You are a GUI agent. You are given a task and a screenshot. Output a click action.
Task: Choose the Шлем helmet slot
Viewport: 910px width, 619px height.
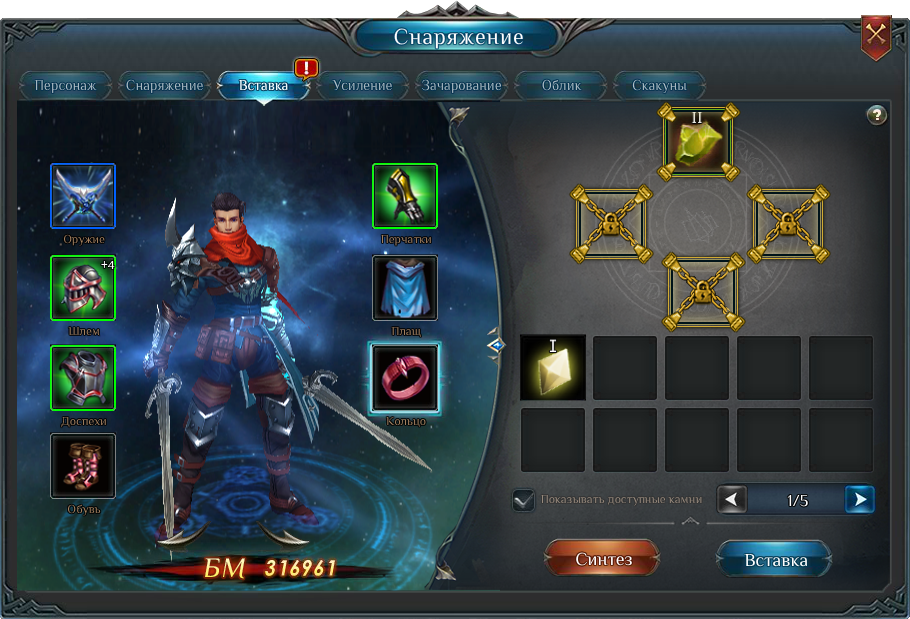(83, 287)
